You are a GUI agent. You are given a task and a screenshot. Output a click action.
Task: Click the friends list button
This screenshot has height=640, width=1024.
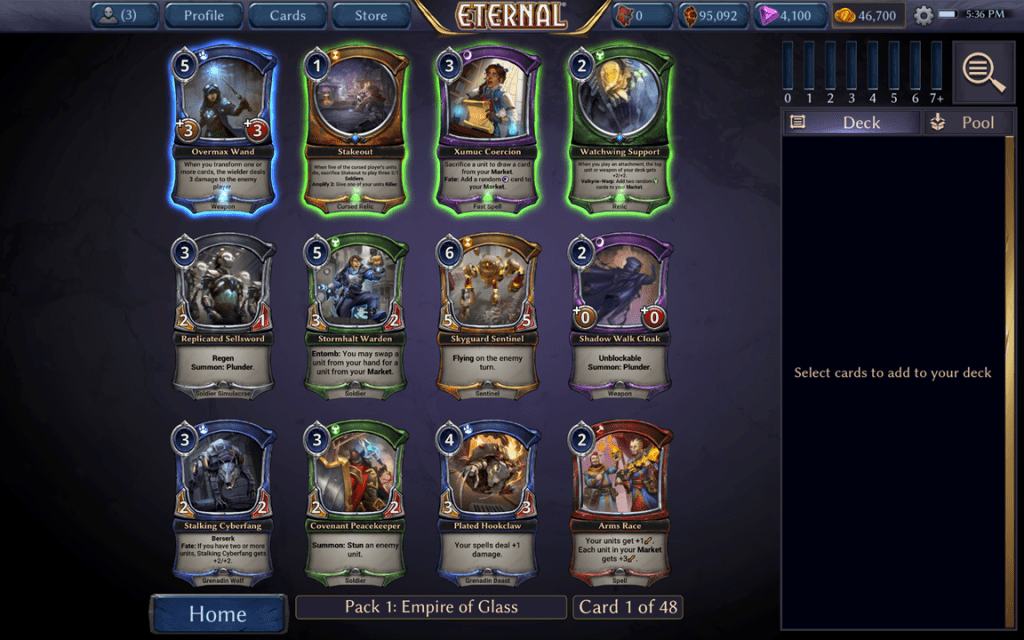[x=123, y=15]
